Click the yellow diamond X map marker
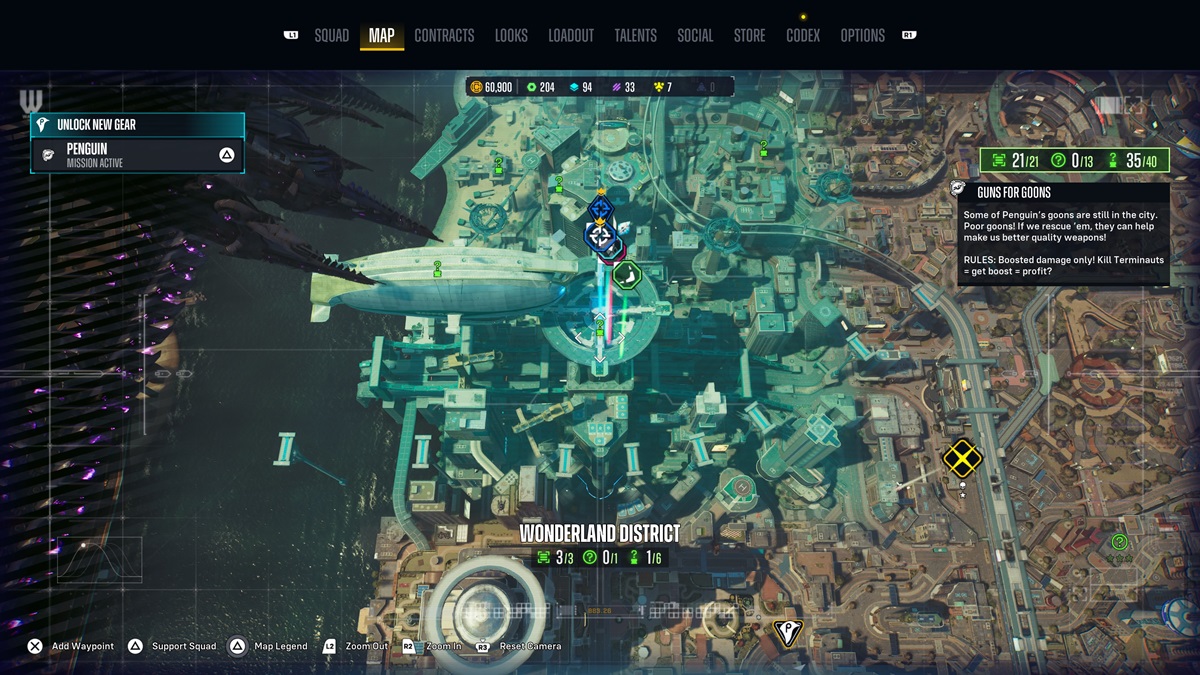Image resolution: width=1200 pixels, height=675 pixels. pyautogui.click(x=962, y=458)
